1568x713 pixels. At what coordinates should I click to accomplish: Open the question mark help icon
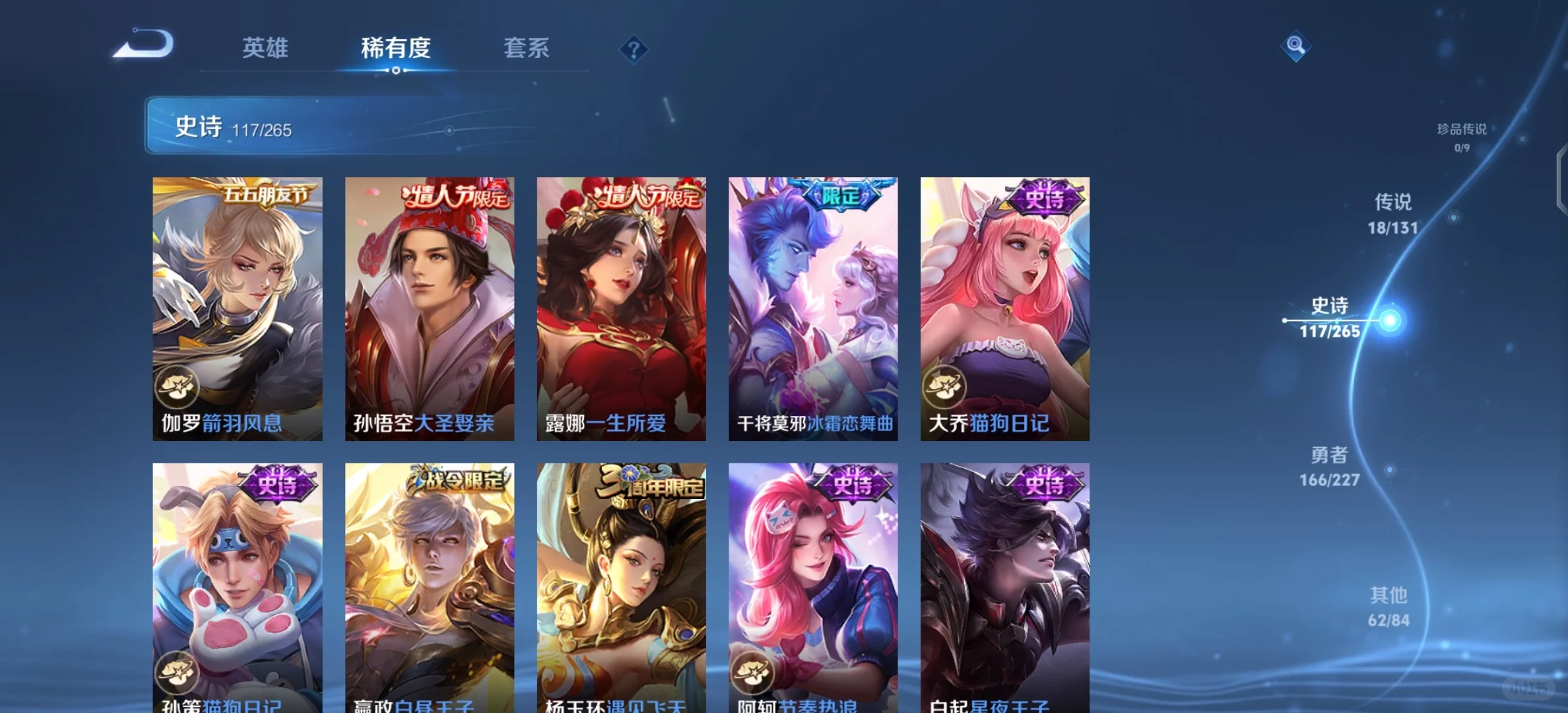pos(634,50)
